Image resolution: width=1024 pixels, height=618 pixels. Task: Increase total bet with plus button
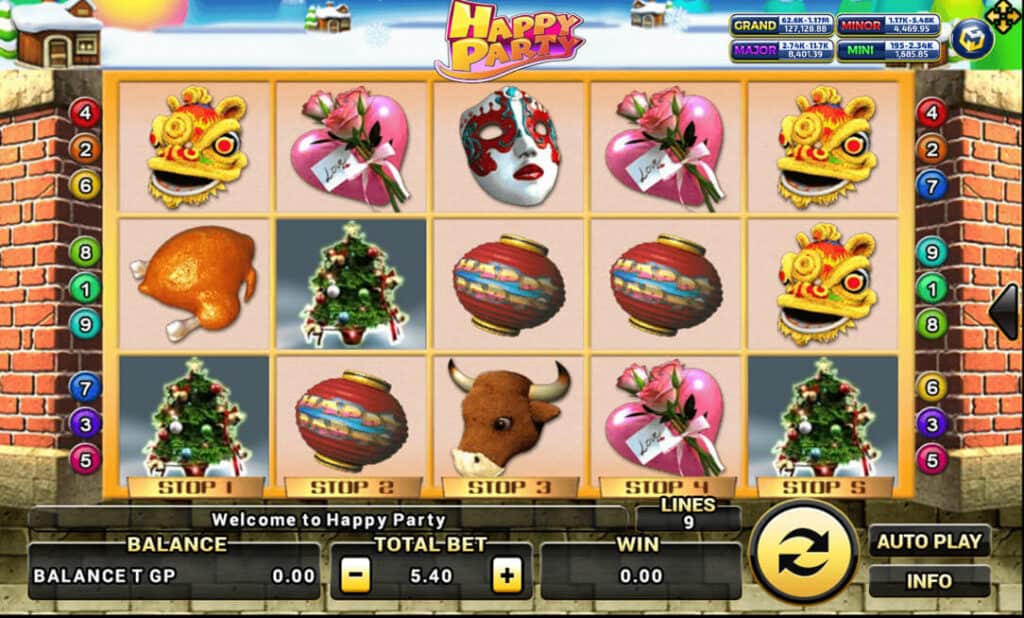(x=507, y=575)
